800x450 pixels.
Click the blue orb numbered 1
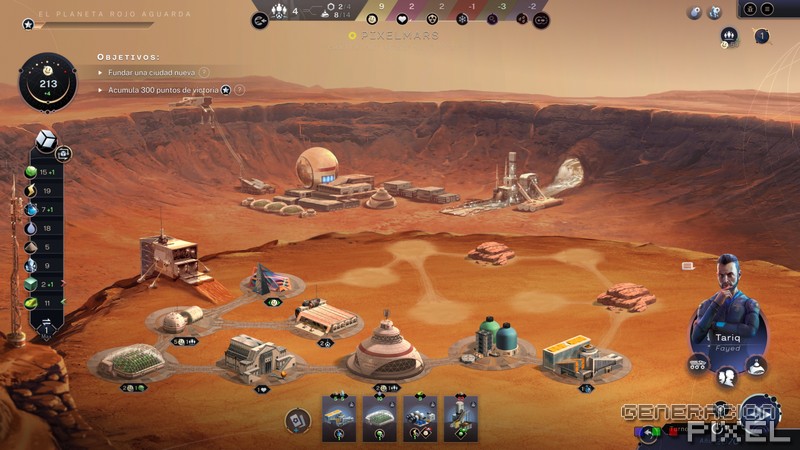click(762, 37)
